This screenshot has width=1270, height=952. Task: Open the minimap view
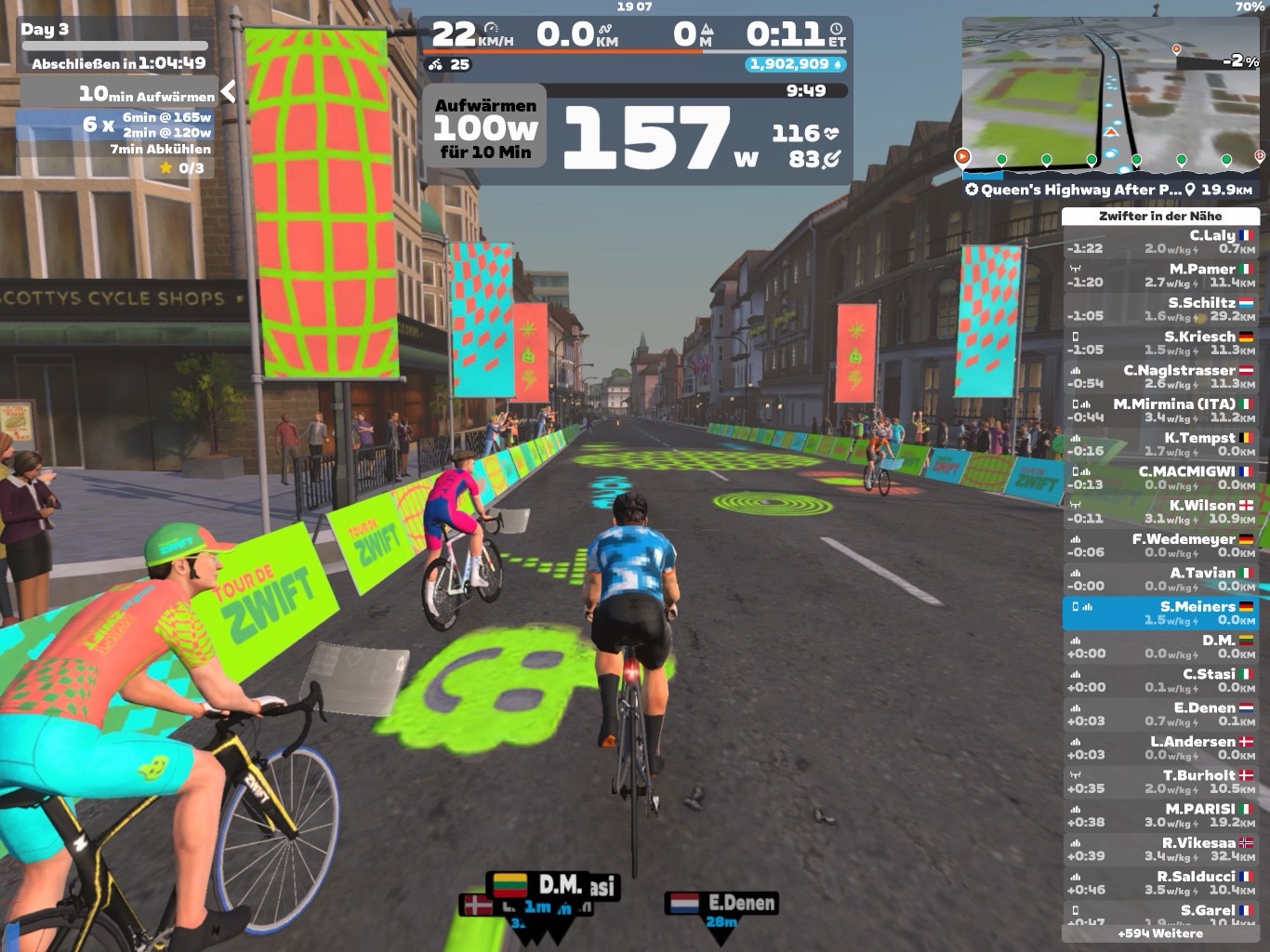click(1112, 95)
